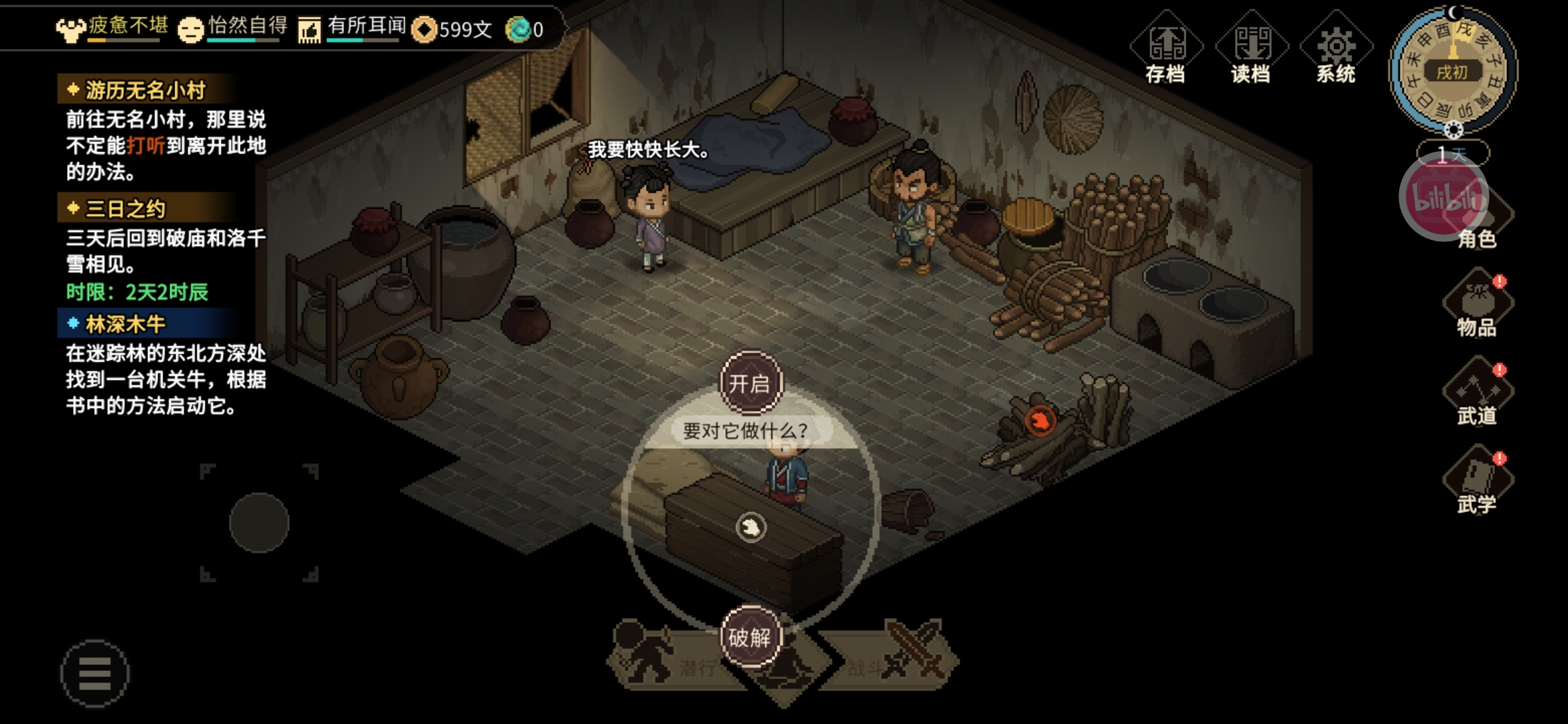Select the 三日之约 quest entry
Screen dimensions: 1568x724
[125, 208]
